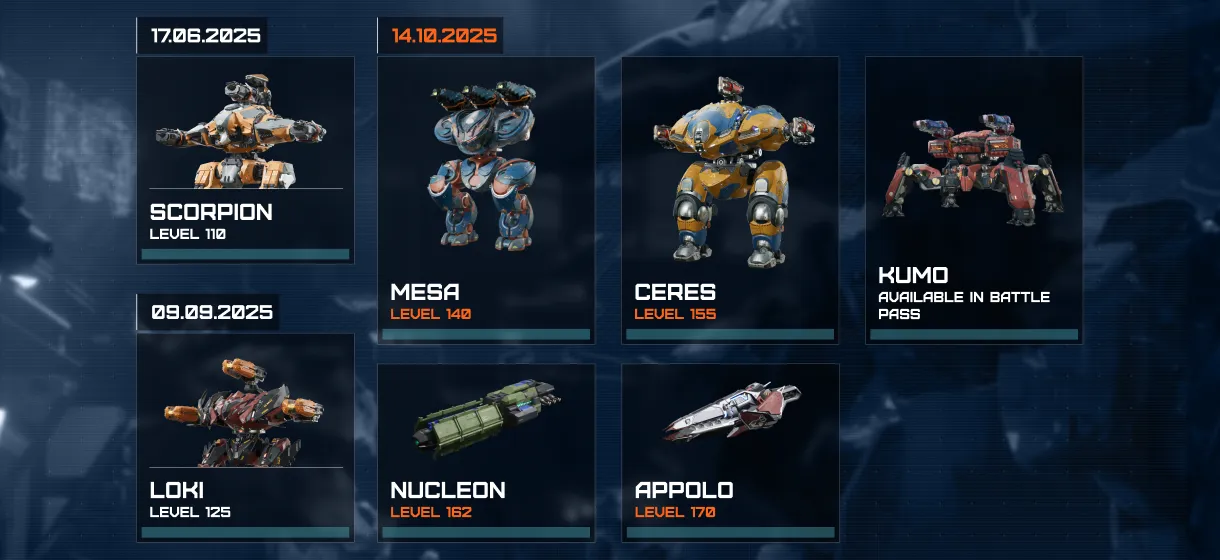Select the 09.09.2025 date label
The width and height of the screenshot is (1220, 560).
211,312
